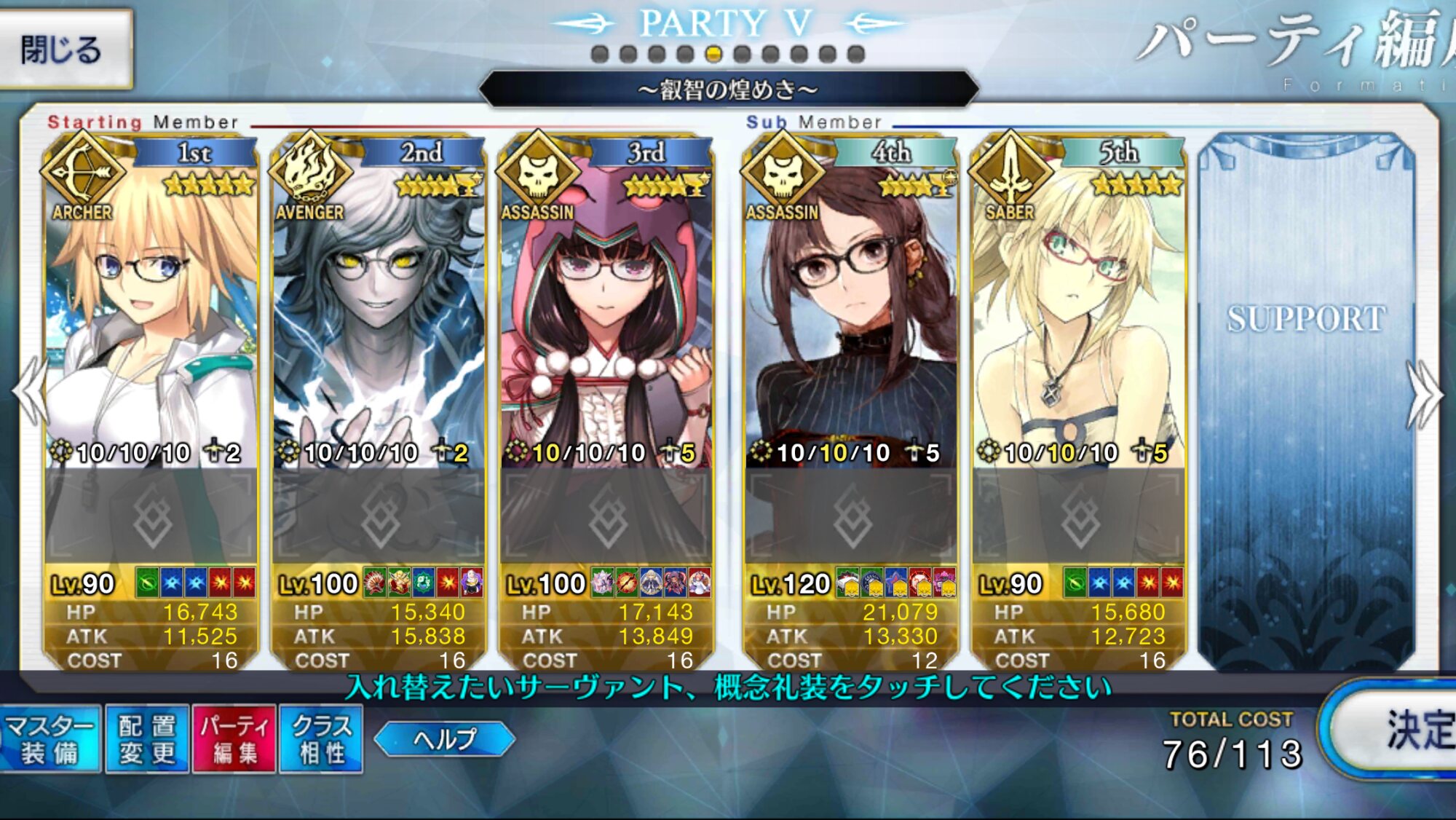Open 配置変更 position change
The image size is (1456, 820).
point(147,739)
